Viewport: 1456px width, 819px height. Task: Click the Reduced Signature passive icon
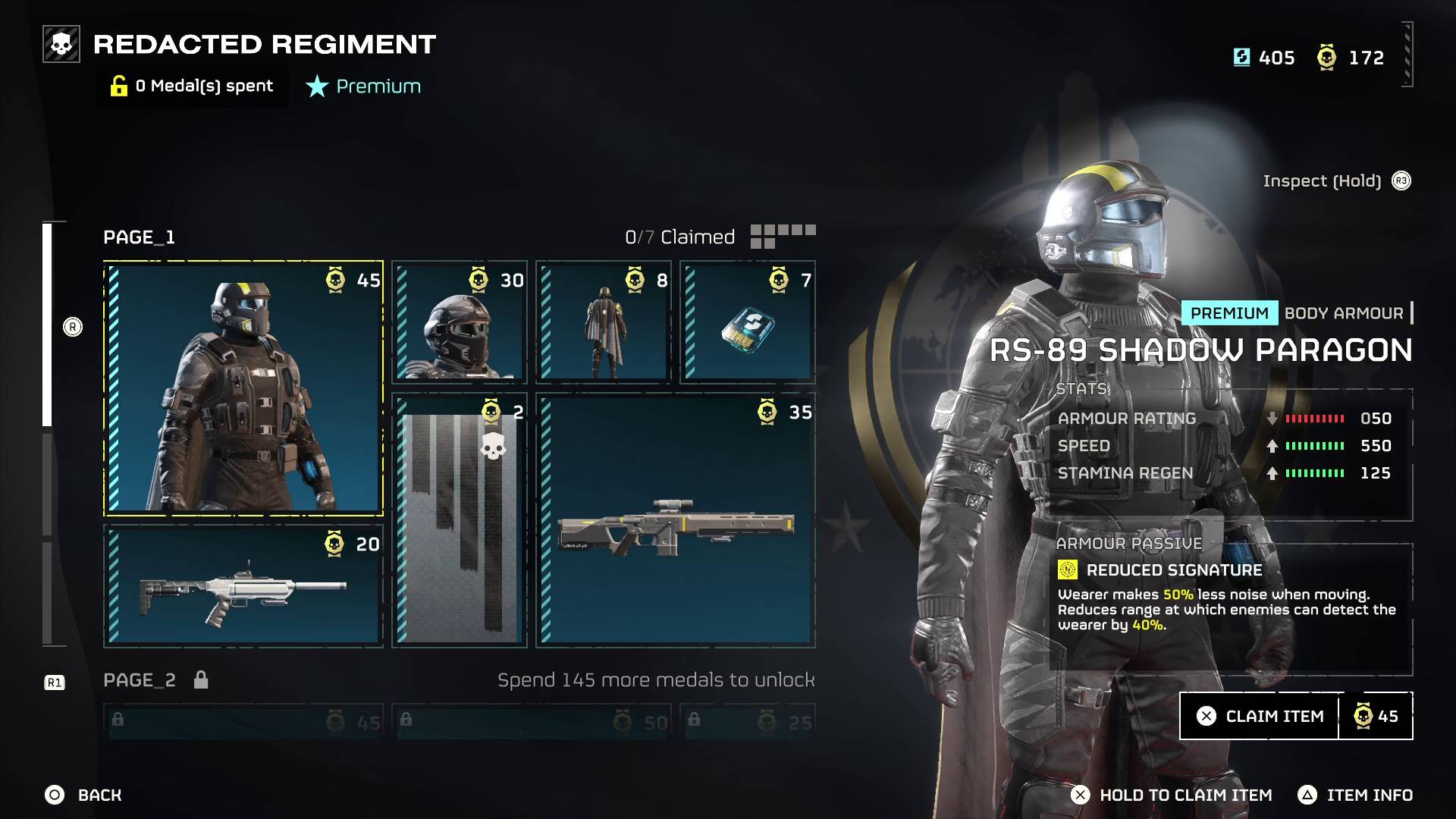tap(1068, 568)
